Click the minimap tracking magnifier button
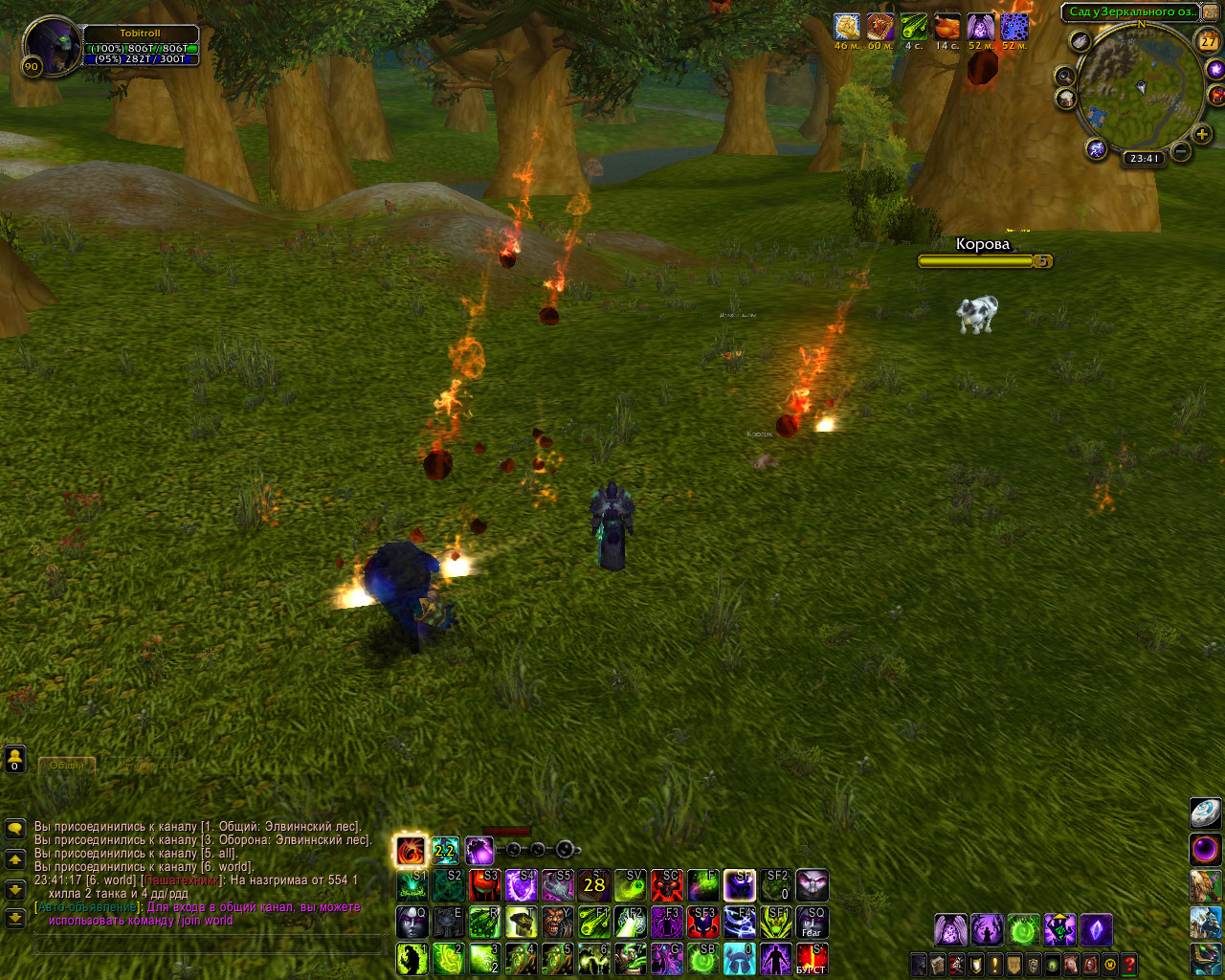The width and height of the screenshot is (1225, 980). click(x=1064, y=76)
